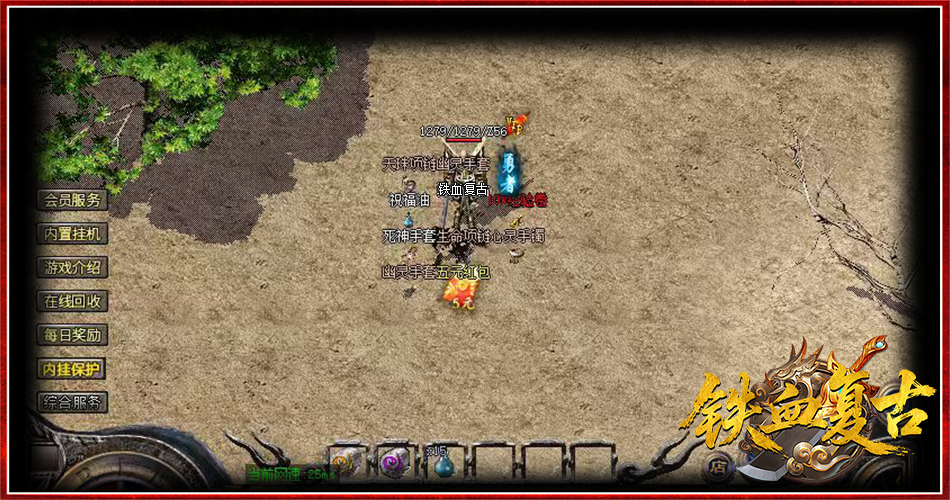Click the 内置挂机 auto-play button
The width and height of the screenshot is (950, 500).
click(72, 234)
